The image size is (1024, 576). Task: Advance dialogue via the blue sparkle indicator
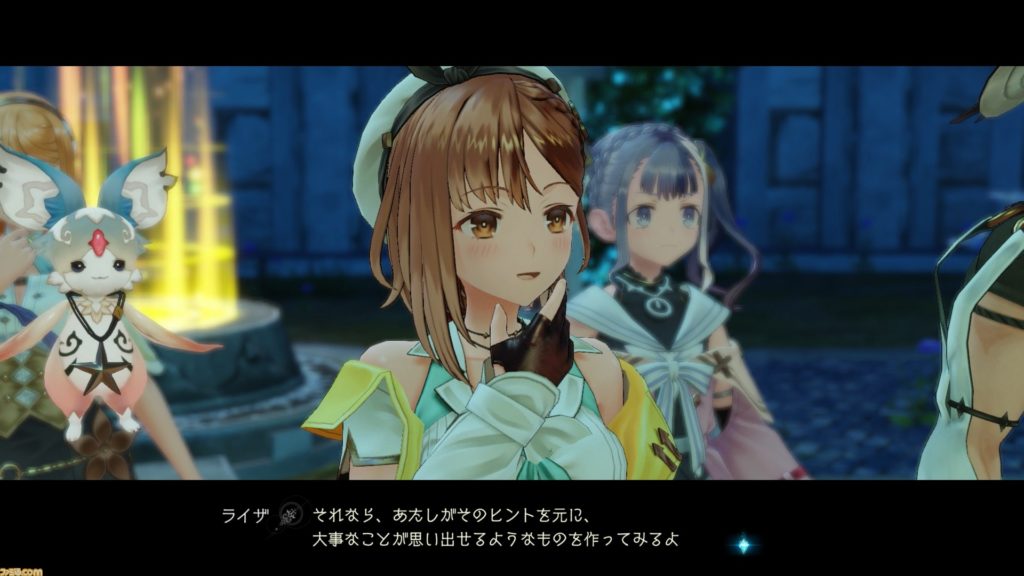coord(743,545)
